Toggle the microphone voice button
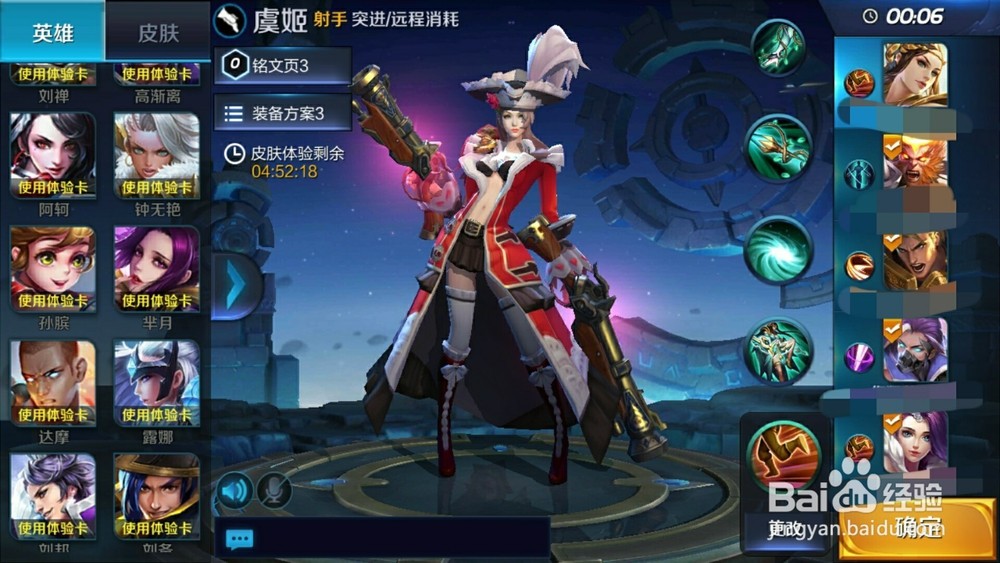Image resolution: width=1000 pixels, height=563 pixels. pos(273,490)
